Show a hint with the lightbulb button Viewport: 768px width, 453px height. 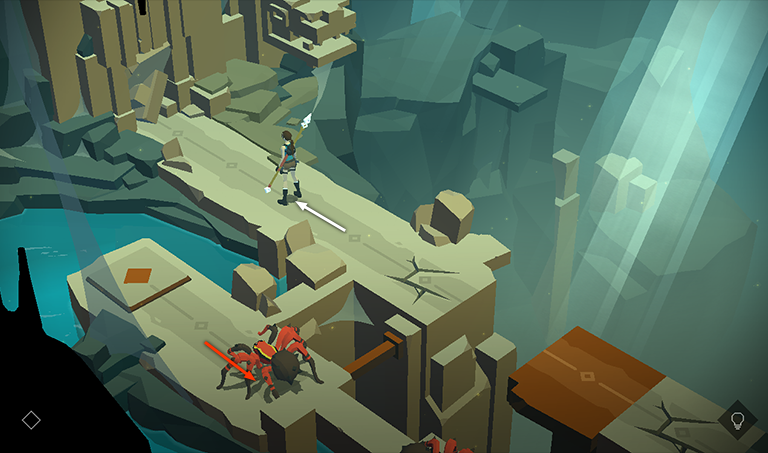pyautogui.click(x=738, y=420)
